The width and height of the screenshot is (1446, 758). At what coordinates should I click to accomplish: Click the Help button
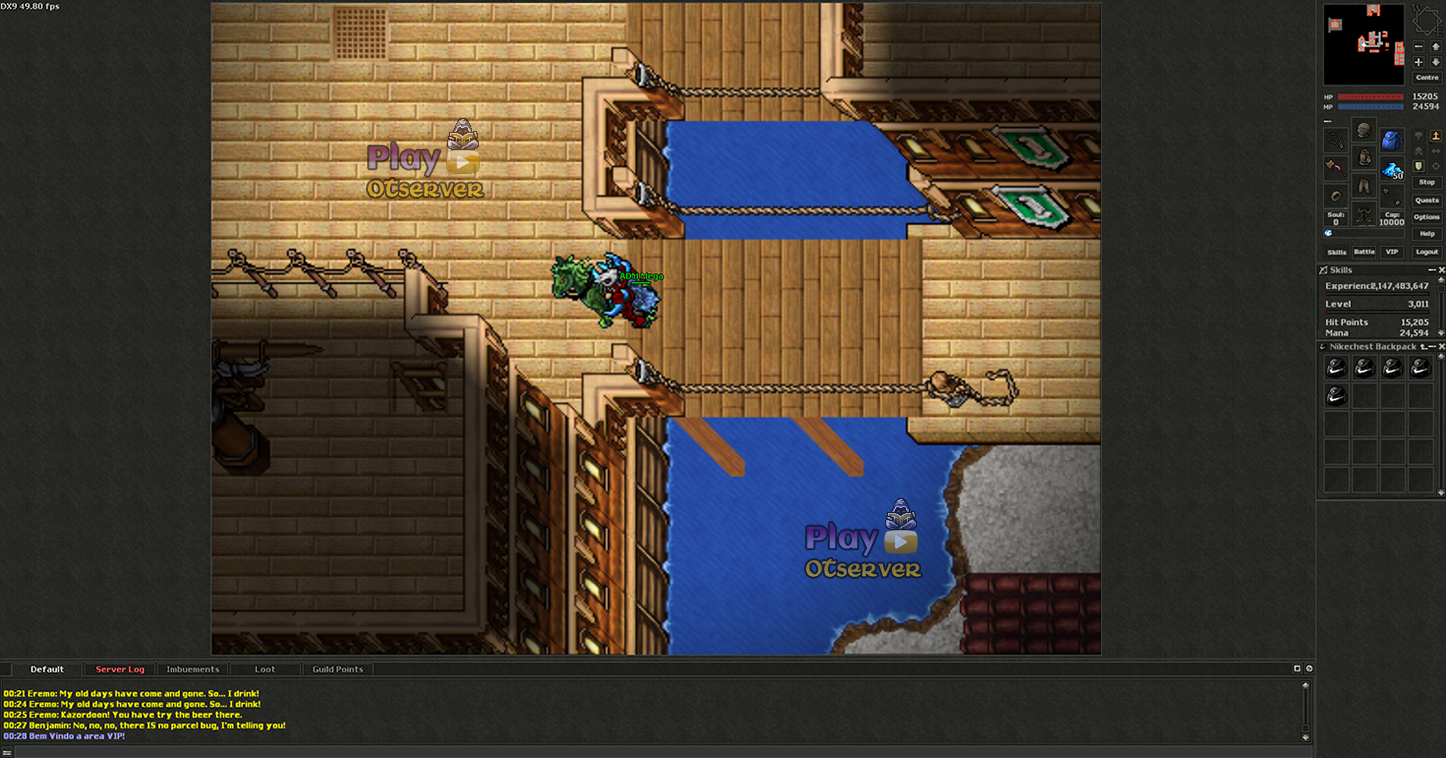[1427, 234]
